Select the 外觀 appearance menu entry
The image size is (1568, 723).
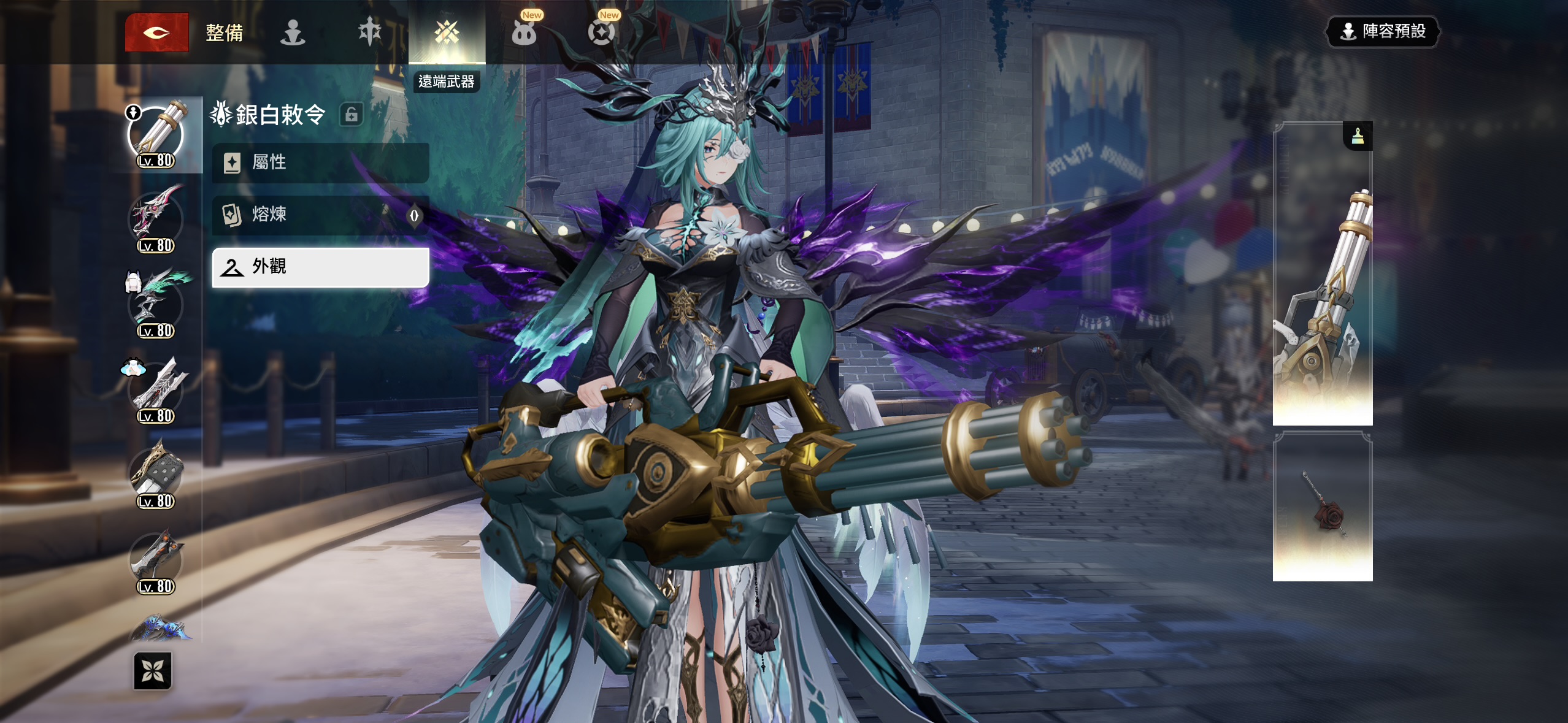click(320, 267)
